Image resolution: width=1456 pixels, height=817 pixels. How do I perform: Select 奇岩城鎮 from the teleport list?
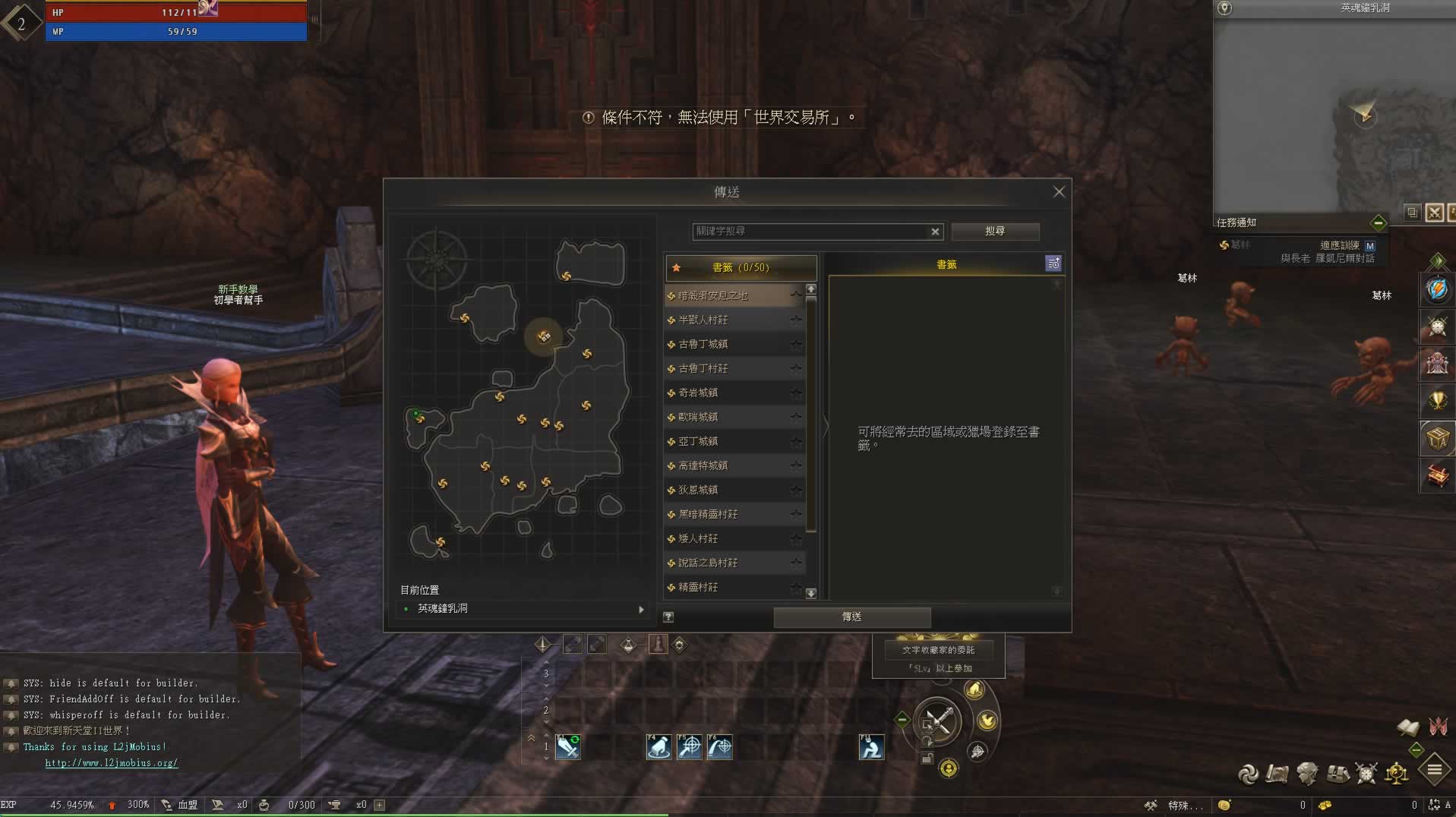(698, 393)
